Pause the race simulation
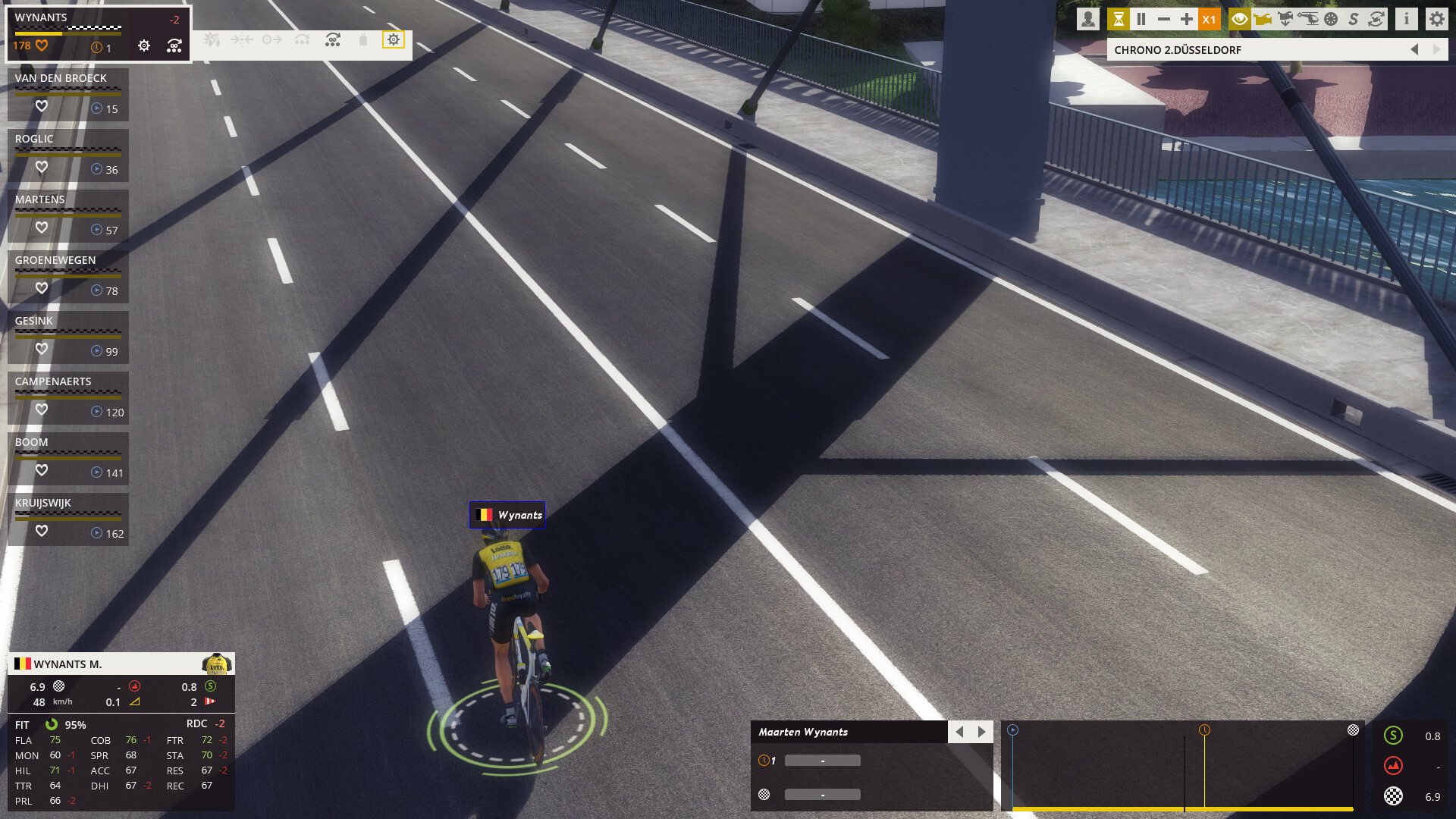Image resolution: width=1456 pixels, height=819 pixels. click(x=1141, y=20)
